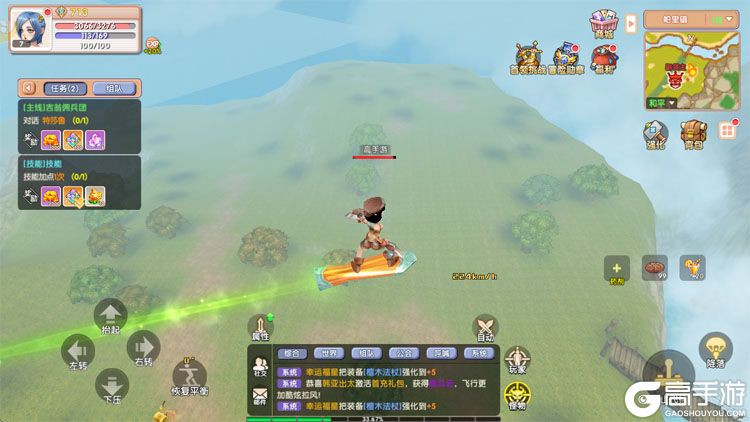Open the 强化 enhance hammer icon

tap(654, 135)
